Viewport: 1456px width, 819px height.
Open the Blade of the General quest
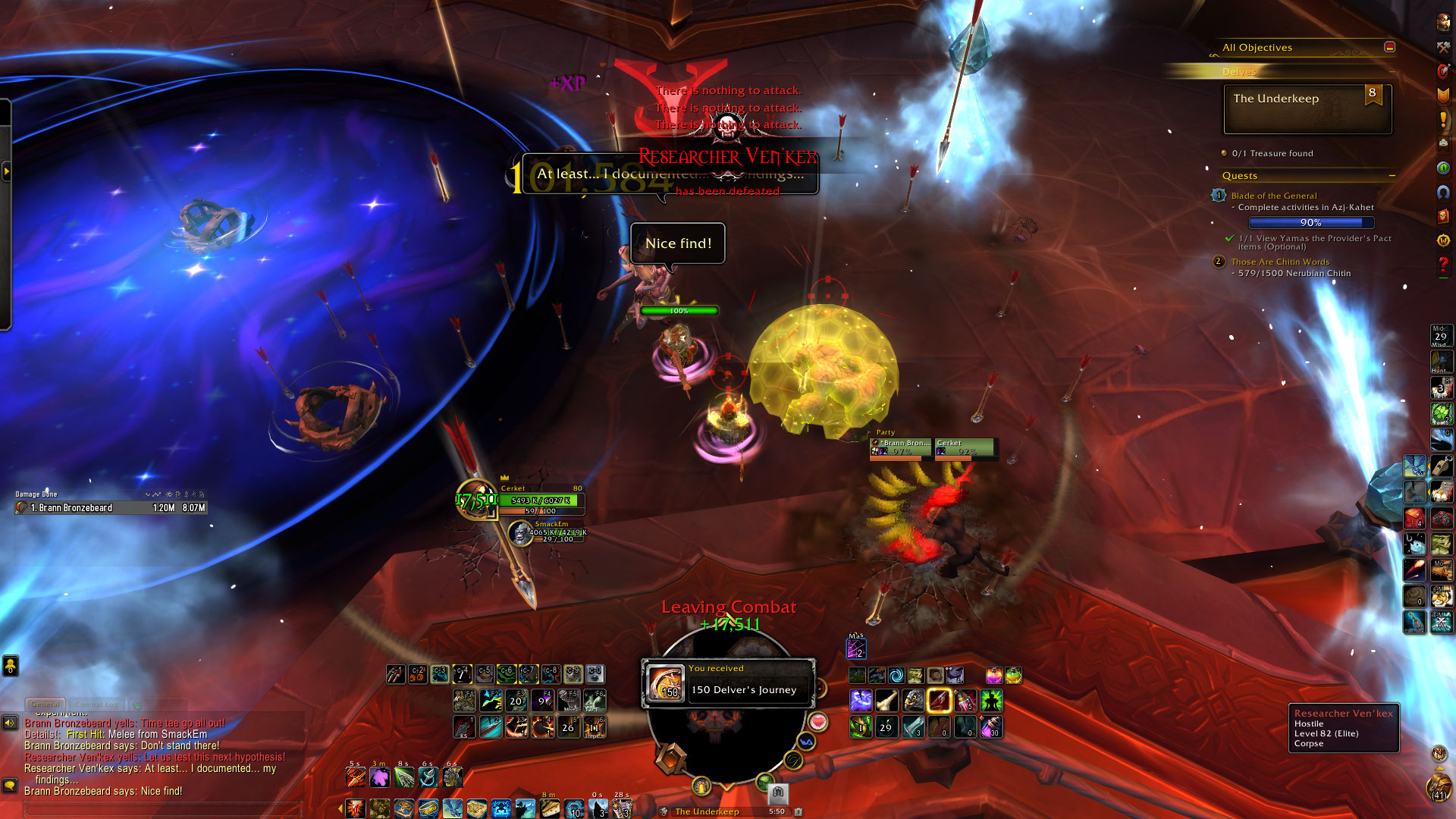pos(1273,196)
